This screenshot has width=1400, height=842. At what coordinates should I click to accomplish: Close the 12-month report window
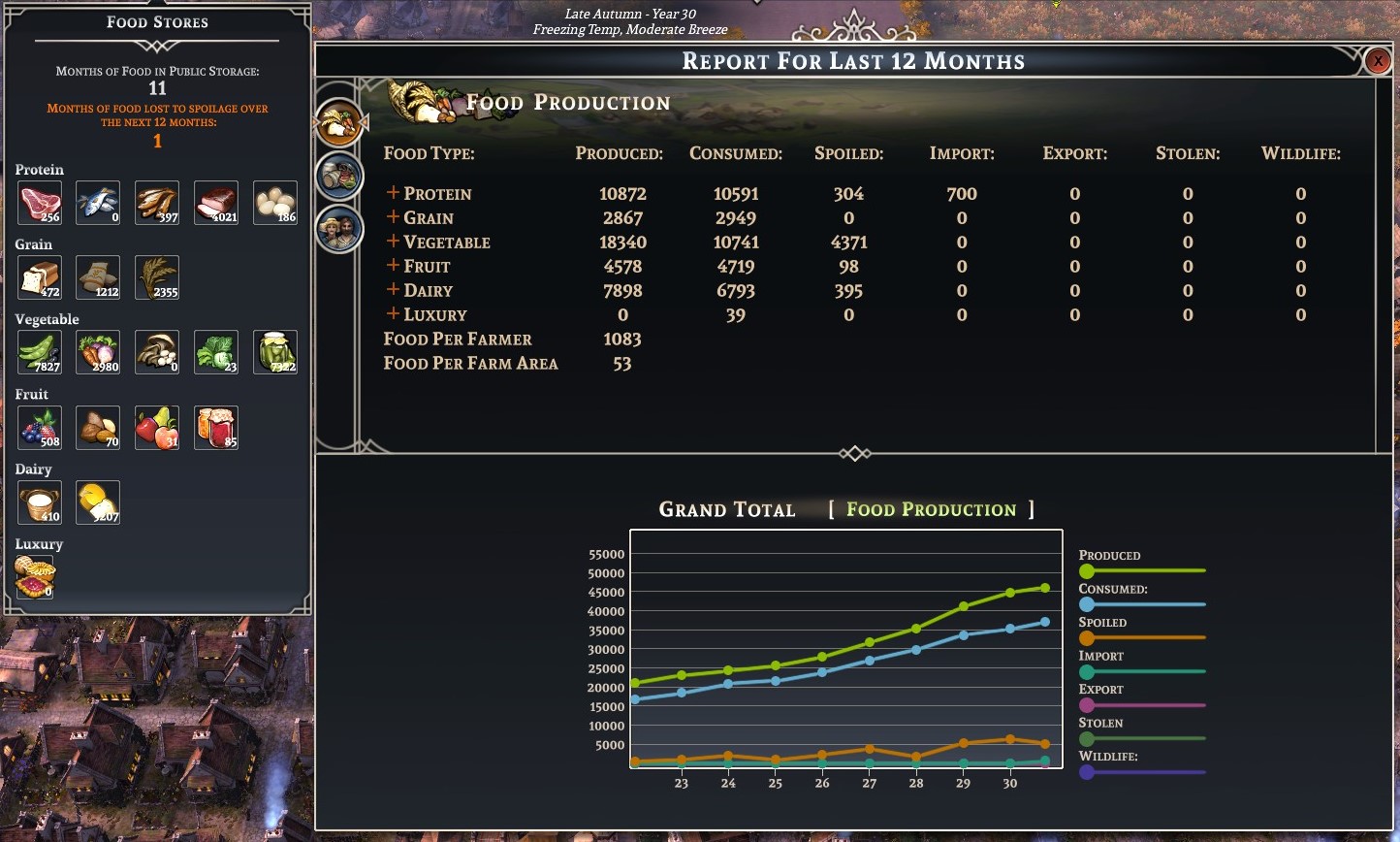(1377, 61)
